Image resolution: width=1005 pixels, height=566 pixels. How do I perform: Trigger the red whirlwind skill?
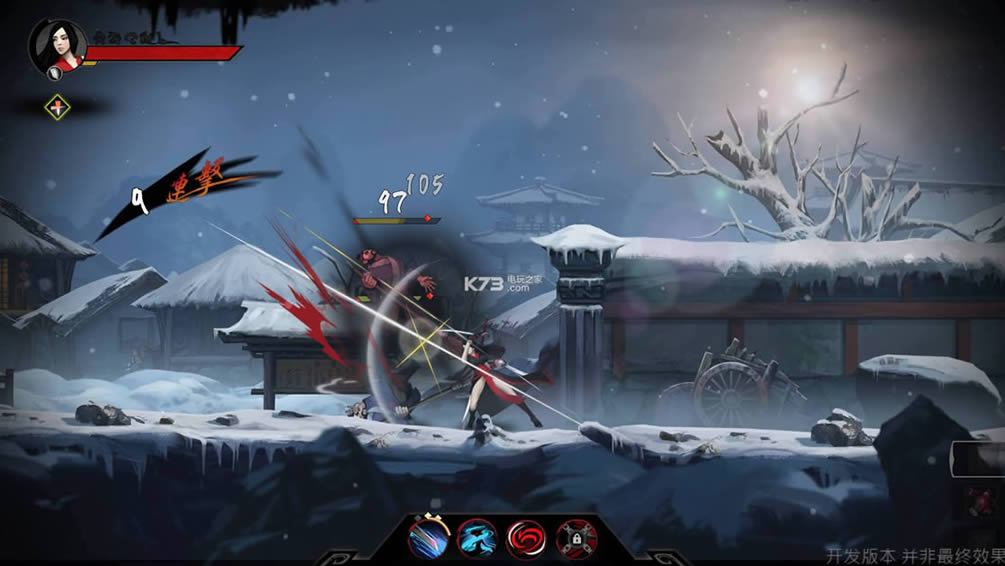(526, 540)
